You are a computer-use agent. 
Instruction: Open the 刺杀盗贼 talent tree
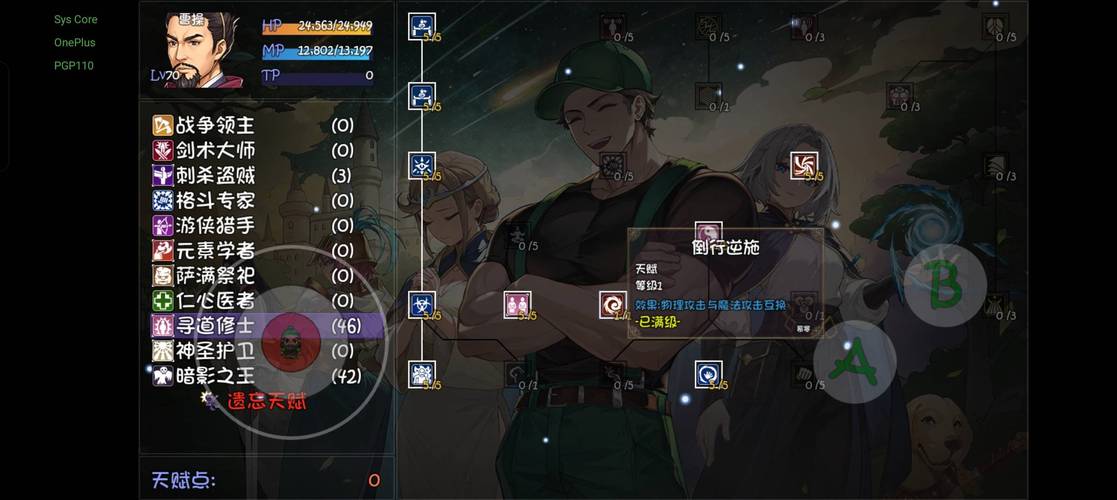(215, 176)
